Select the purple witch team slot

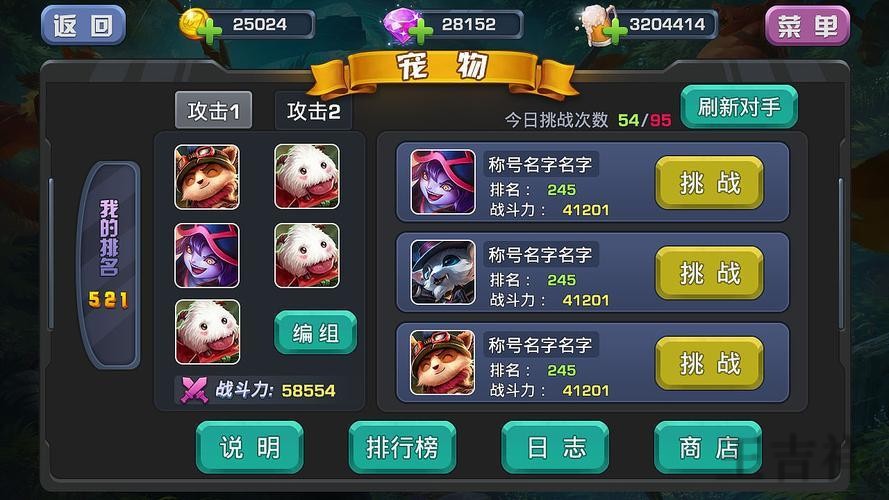(207, 255)
